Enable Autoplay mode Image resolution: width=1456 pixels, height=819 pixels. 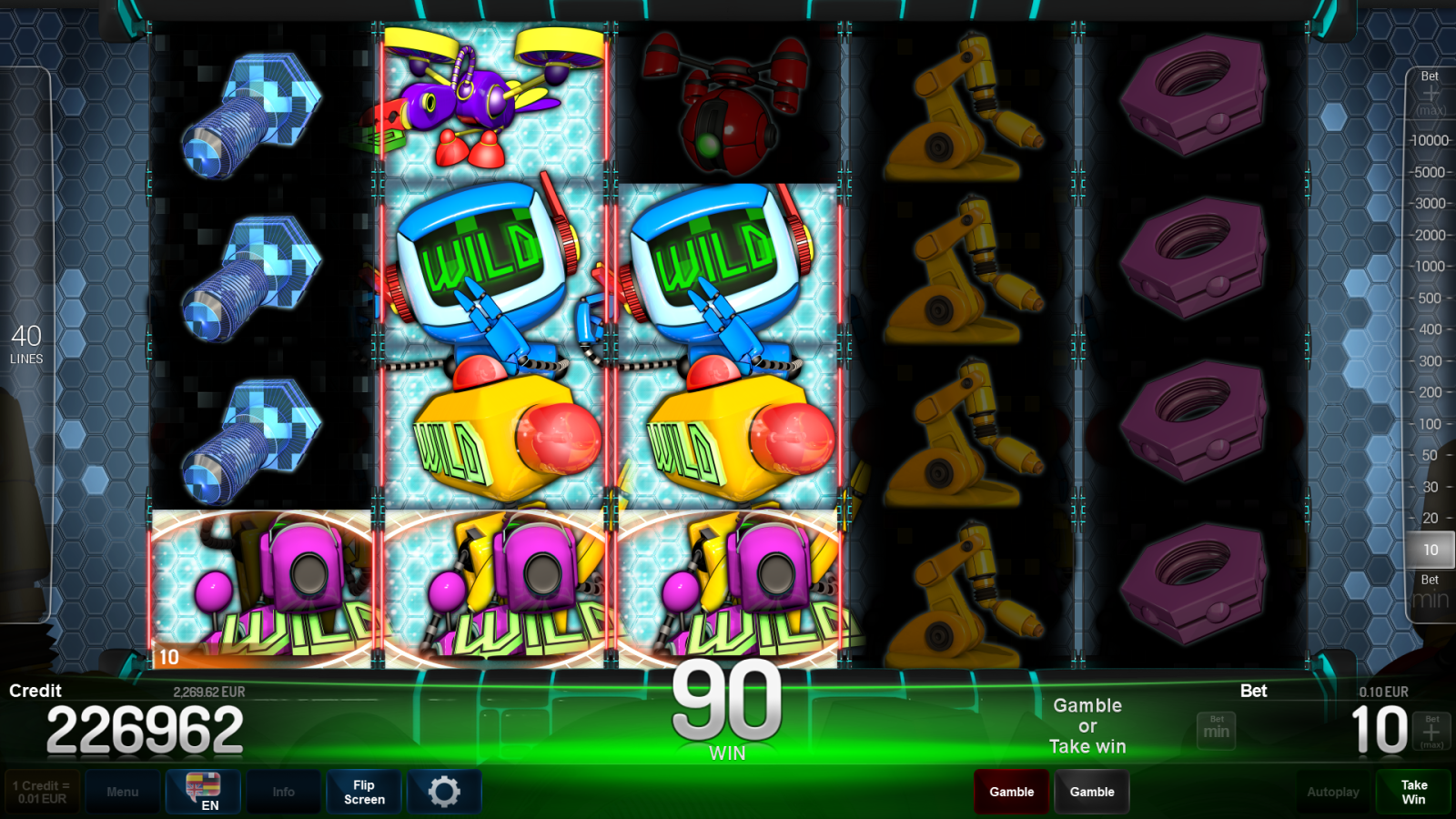point(1333,792)
